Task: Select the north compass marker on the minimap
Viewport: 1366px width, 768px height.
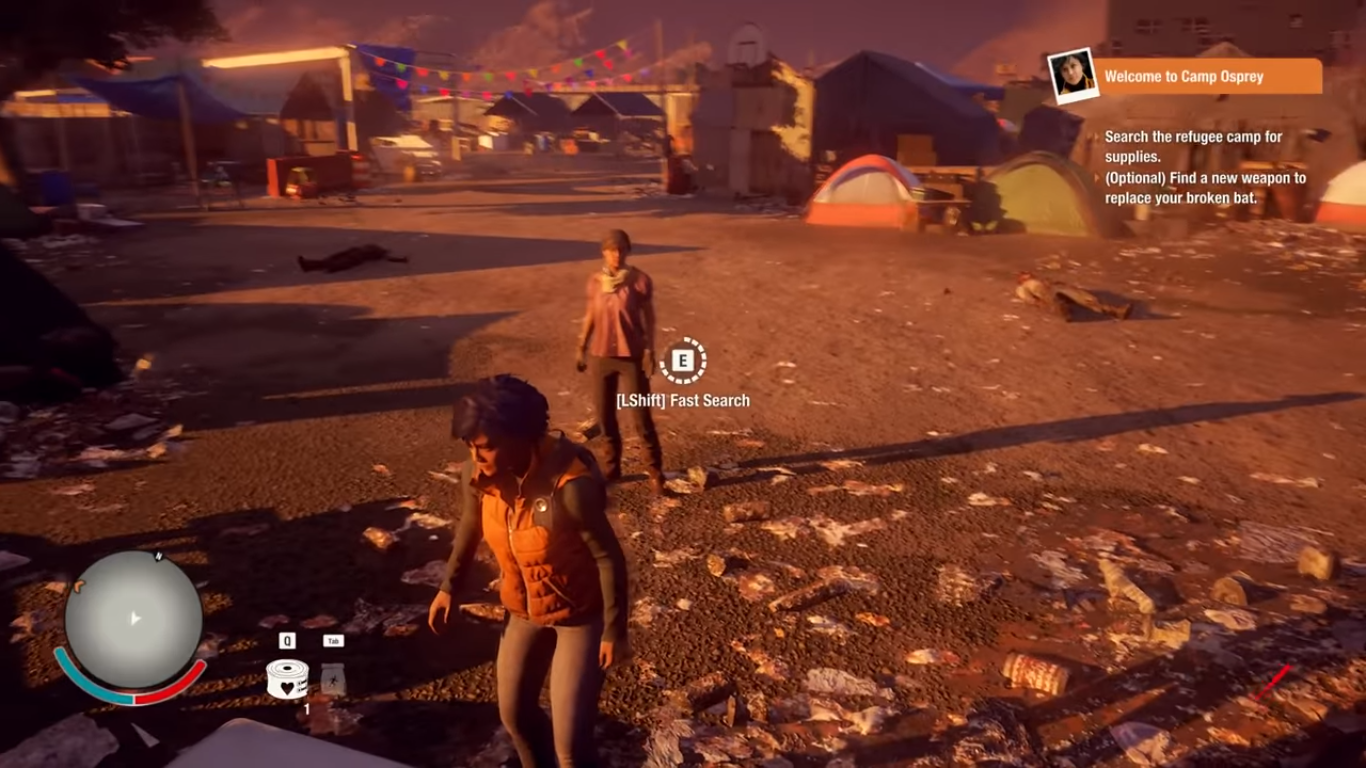Action: click(158, 556)
